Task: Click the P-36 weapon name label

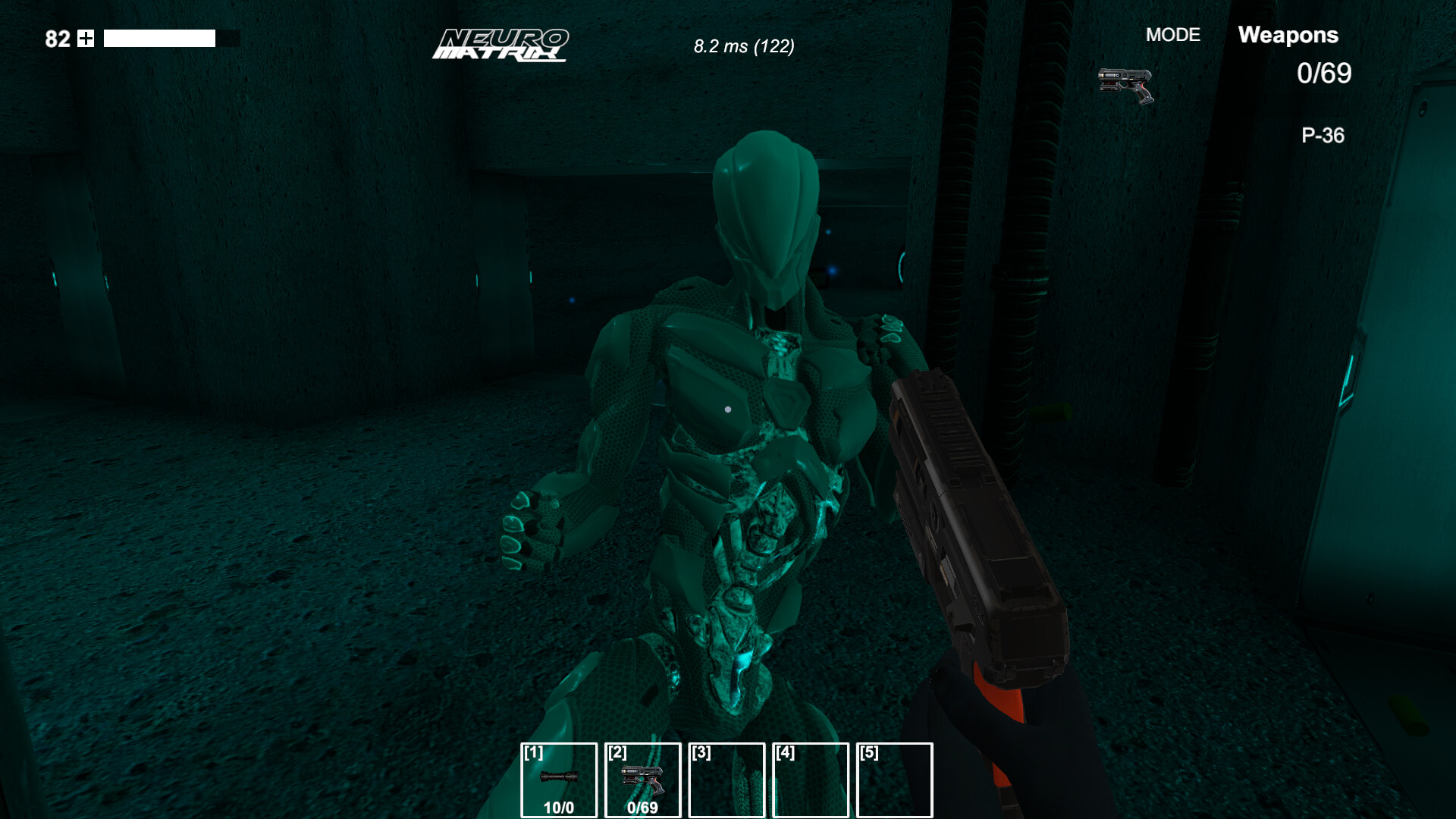Action: click(1323, 135)
